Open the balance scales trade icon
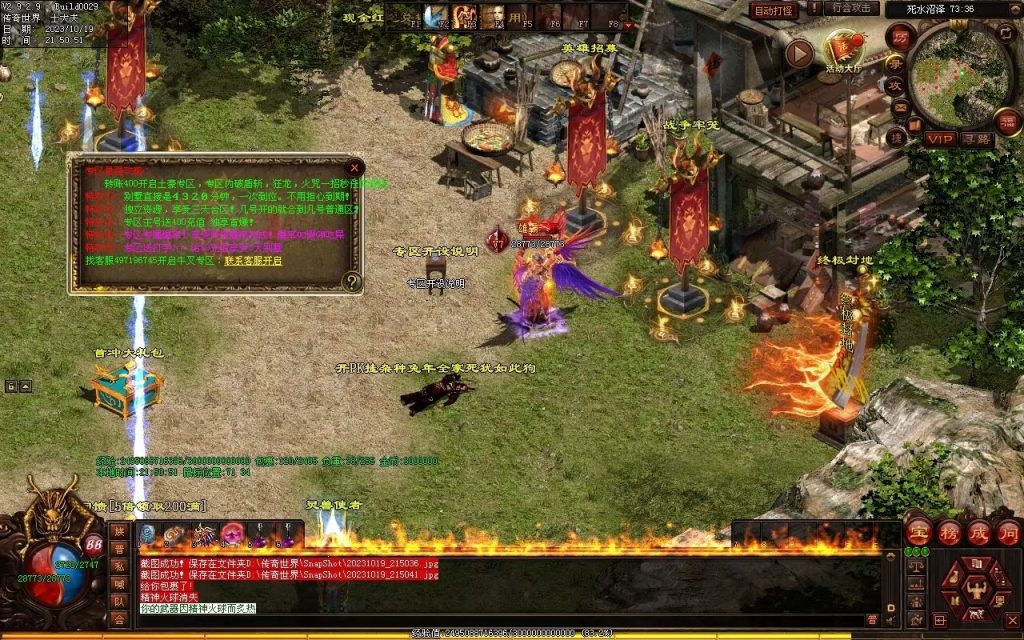Viewport: 1024px width, 640px height. pos(914,565)
